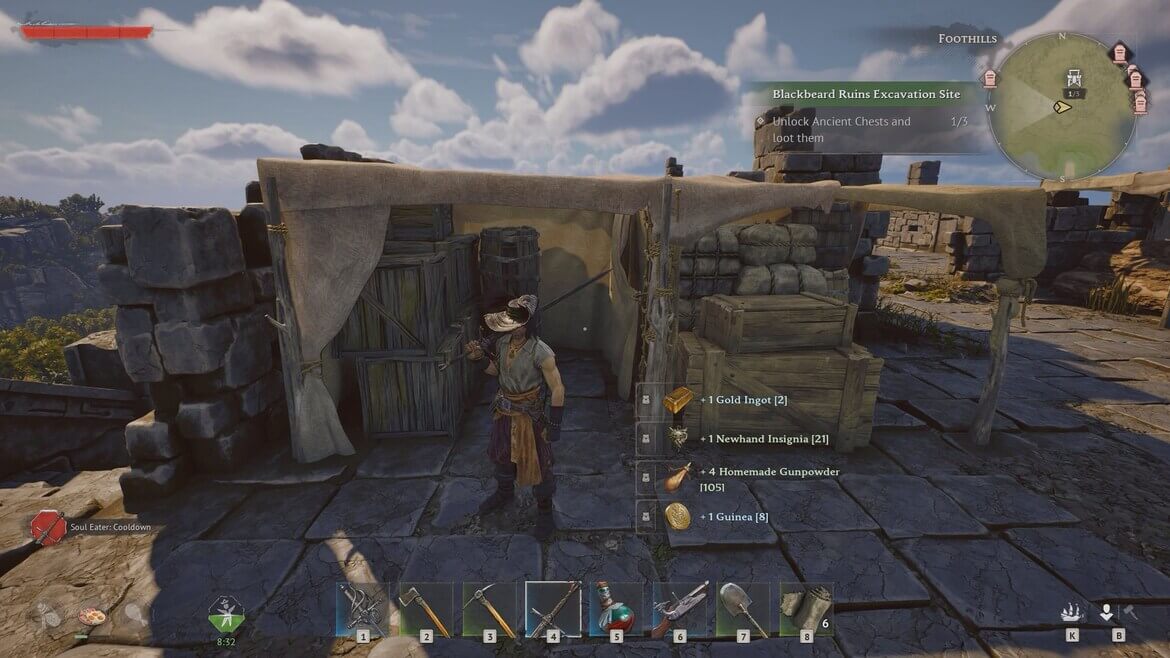Equip the axe from the hotbar
This screenshot has width=1170, height=658.
point(426,609)
